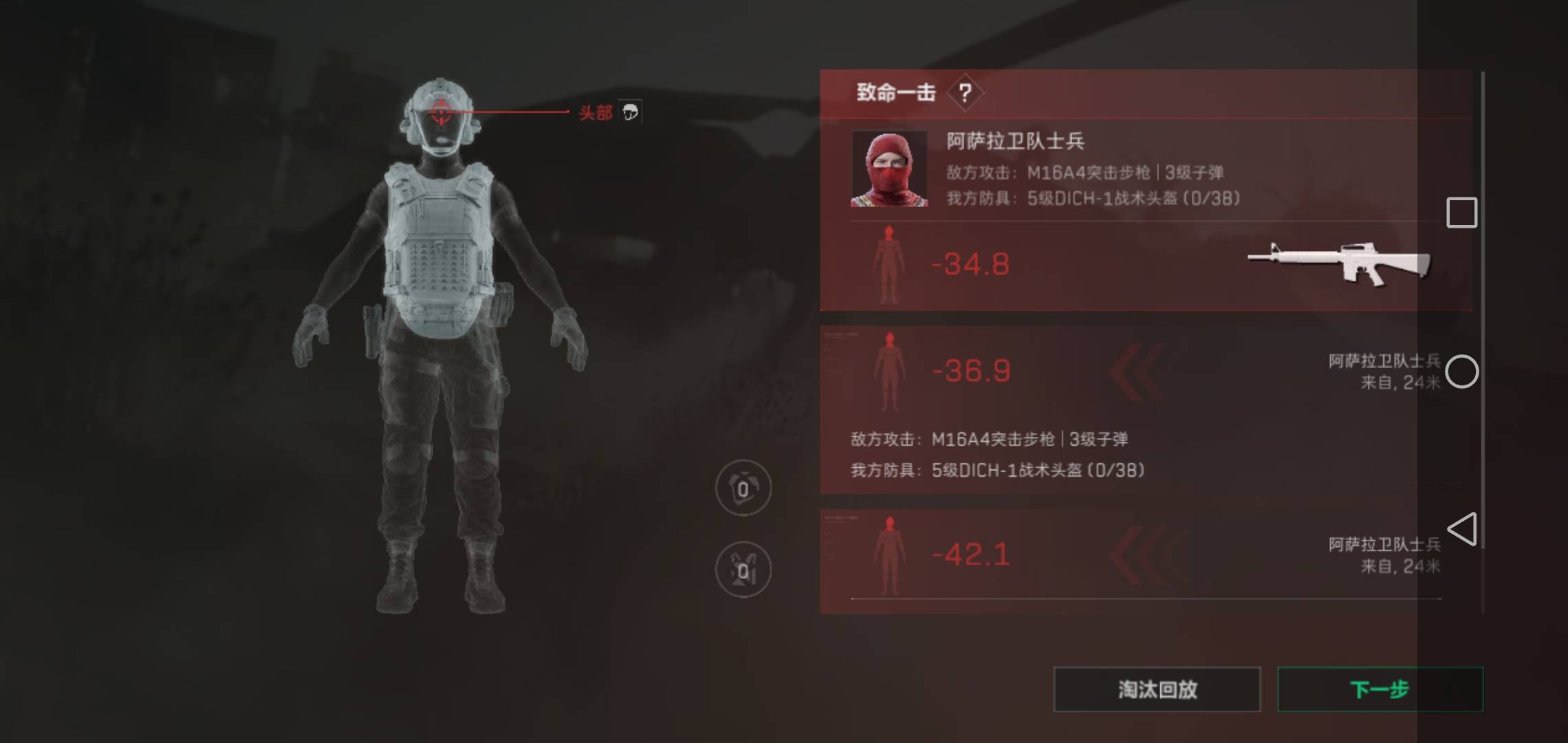Open the 致命一击 question mark help

tap(965, 92)
